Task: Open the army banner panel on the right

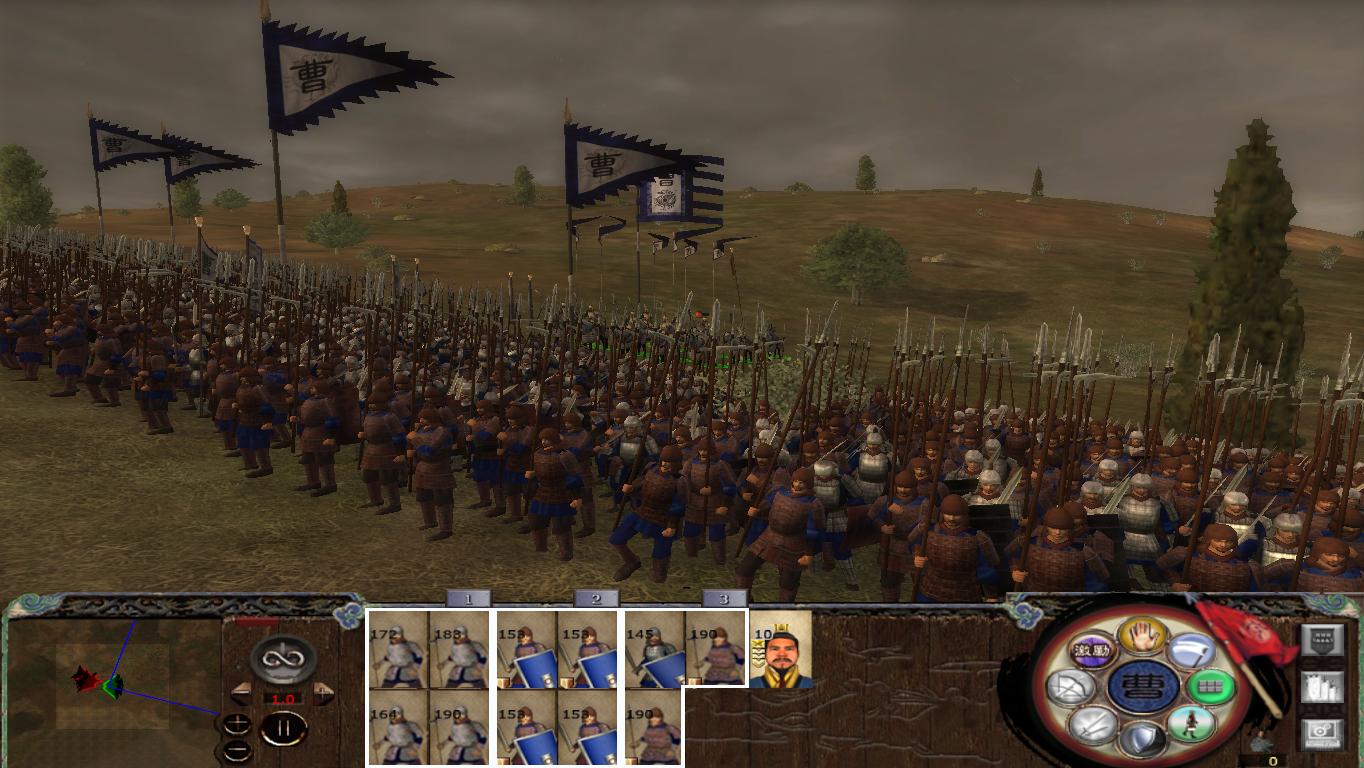Action: tap(1322, 639)
